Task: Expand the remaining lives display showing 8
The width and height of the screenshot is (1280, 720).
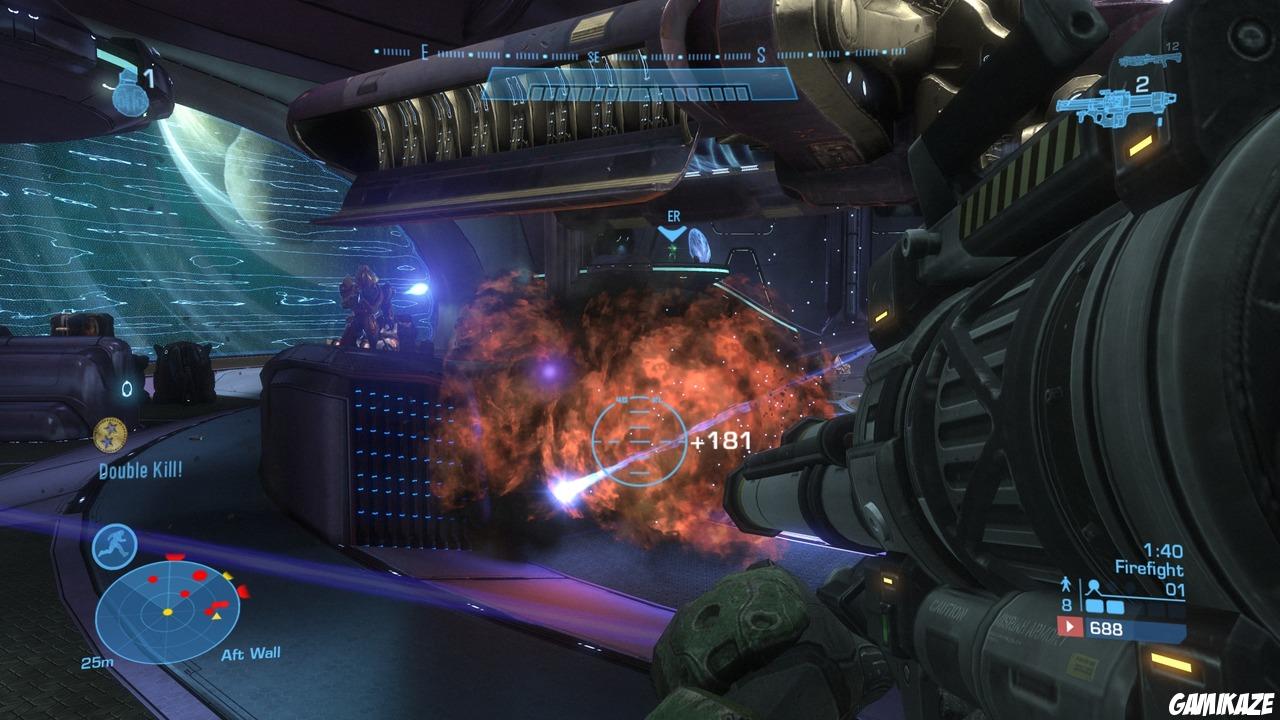Action: 1066,604
